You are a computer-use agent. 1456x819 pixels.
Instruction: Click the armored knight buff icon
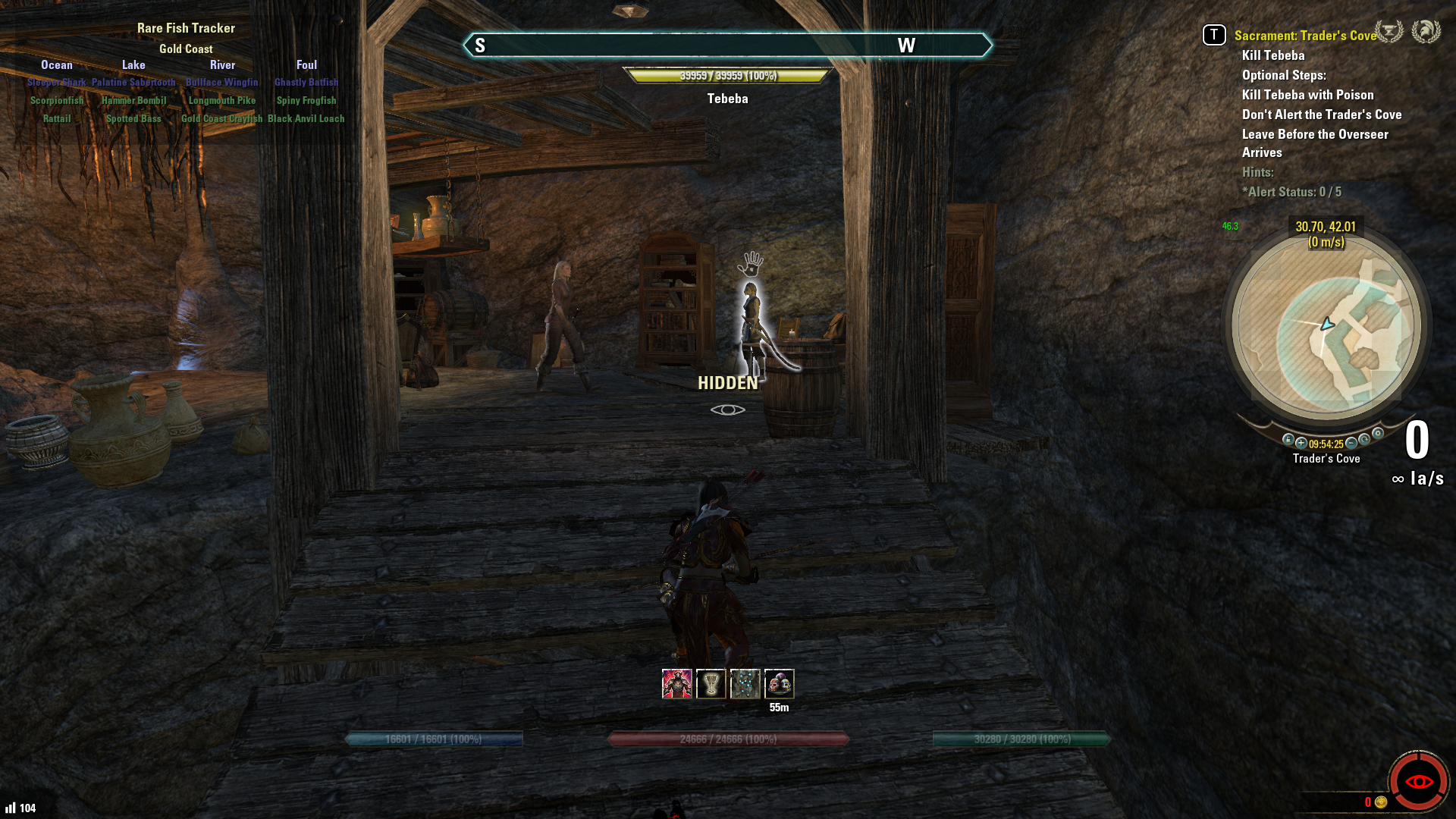pyautogui.click(x=676, y=684)
